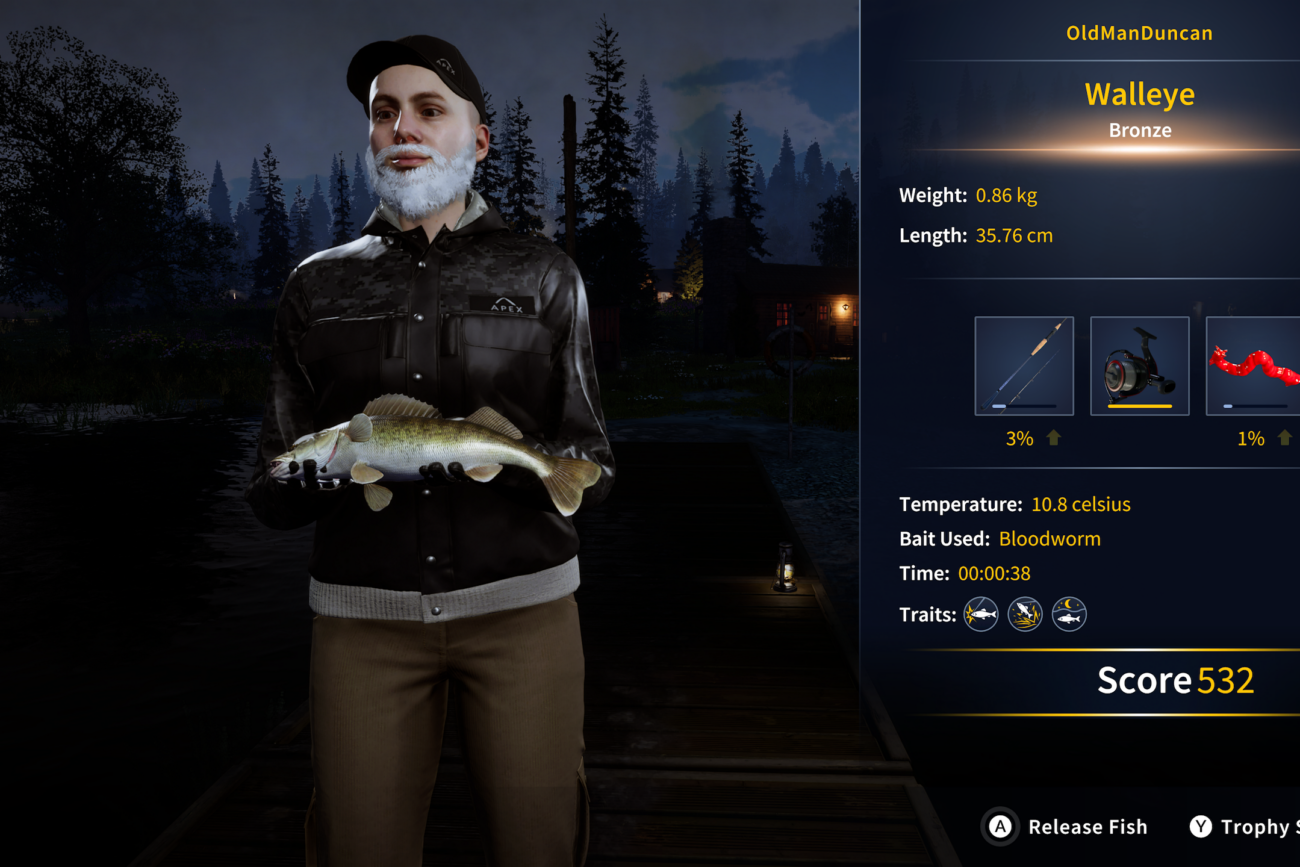Viewport: 1300px width, 867px height.
Task: Inspect the fish-in-weeds trait icon
Action: click(x=1025, y=614)
